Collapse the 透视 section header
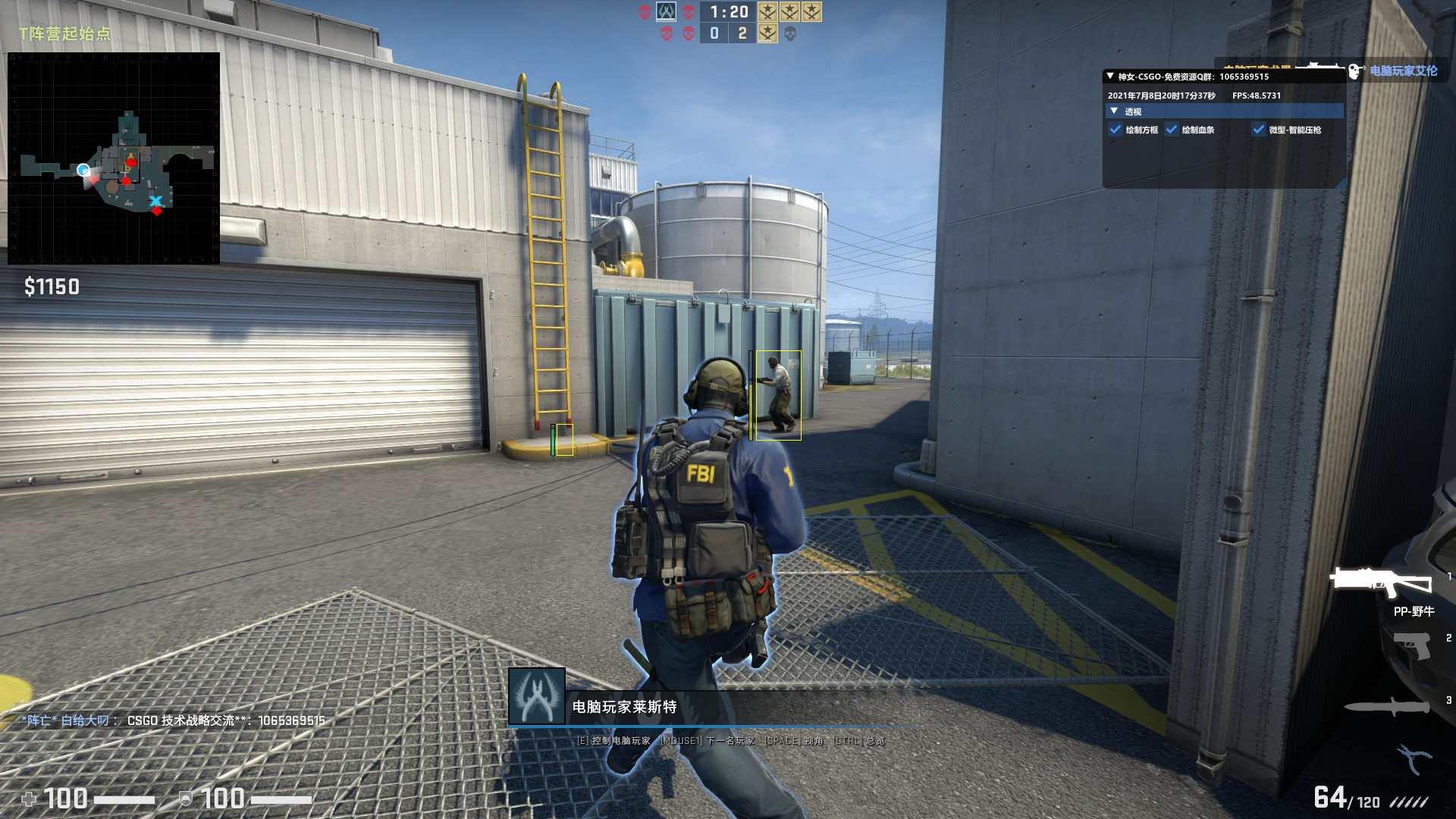This screenshot has width=1456, height=819. click(1114, 111)
